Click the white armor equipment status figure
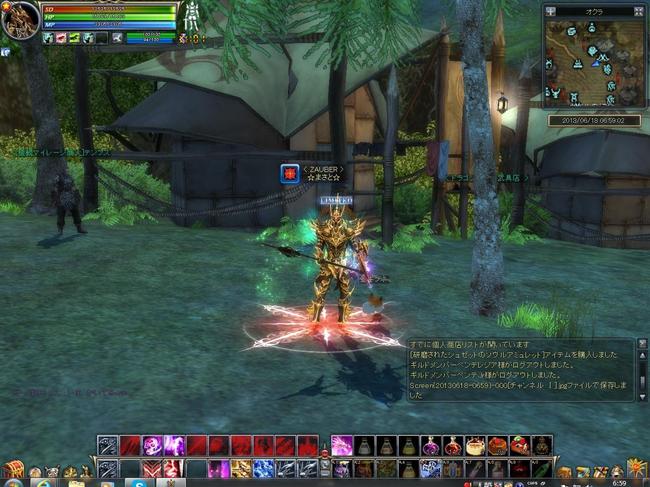The image size is (650, 487). 191,15
